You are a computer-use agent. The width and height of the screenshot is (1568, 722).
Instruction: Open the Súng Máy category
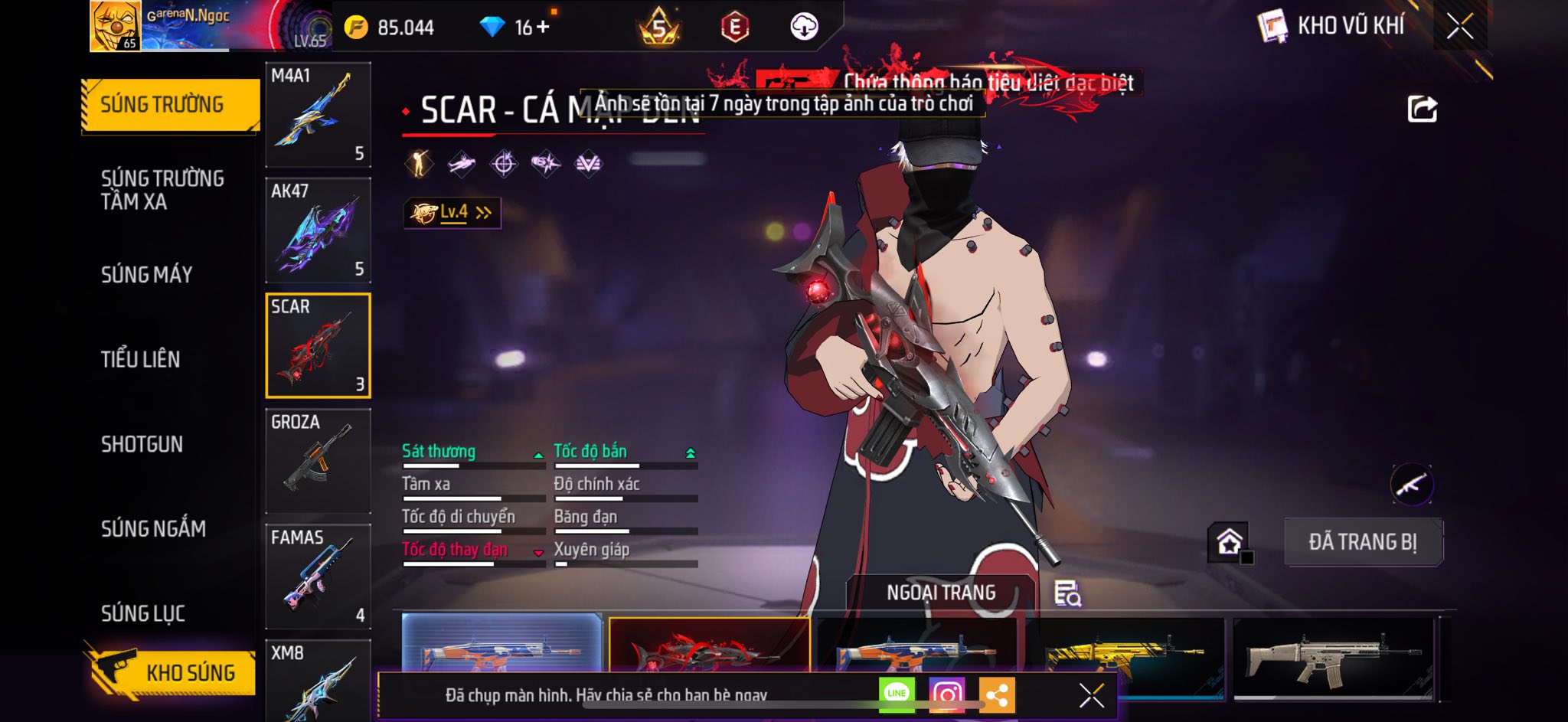147,275
